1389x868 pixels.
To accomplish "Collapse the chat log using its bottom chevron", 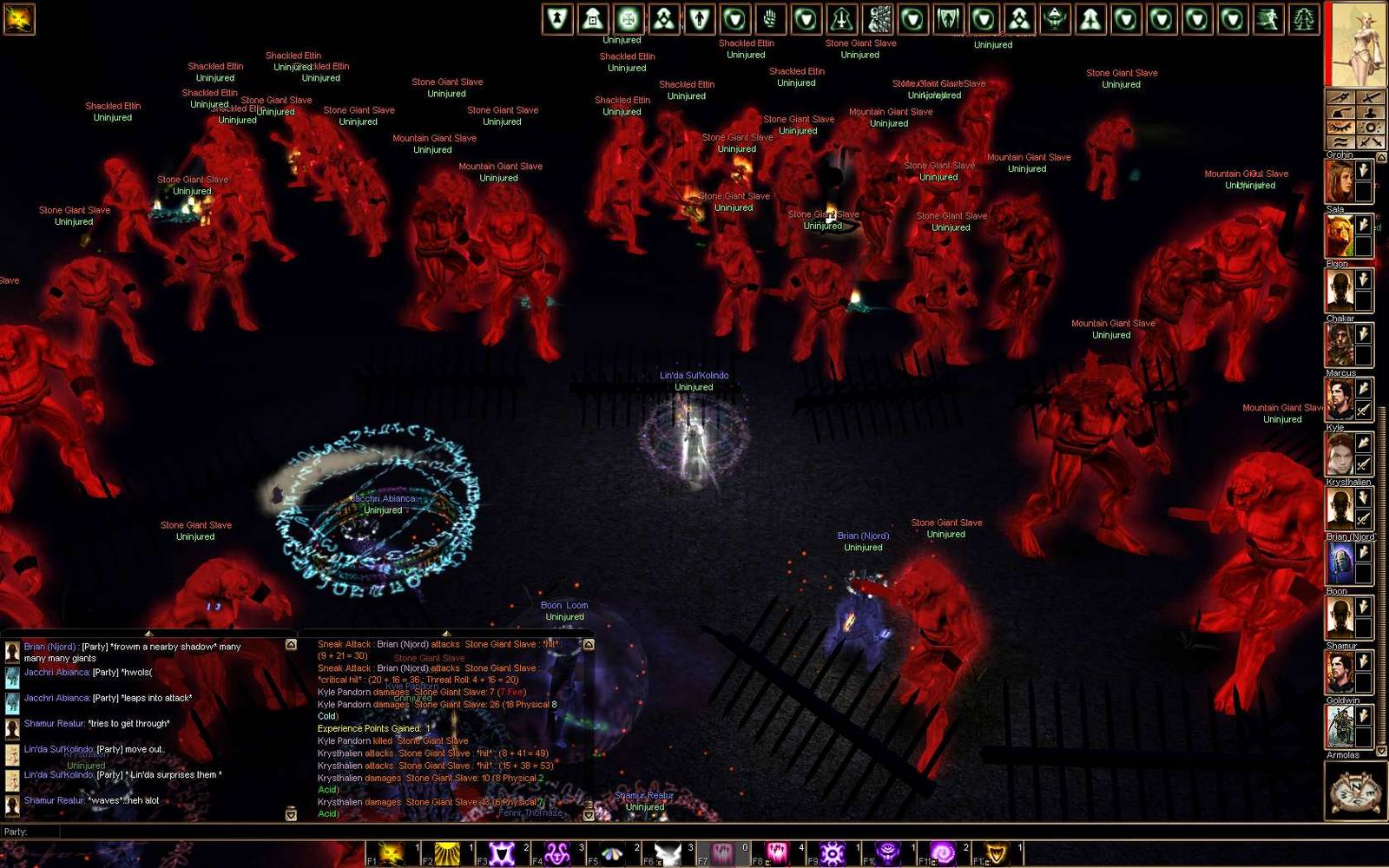I will [x=291, y=814].
